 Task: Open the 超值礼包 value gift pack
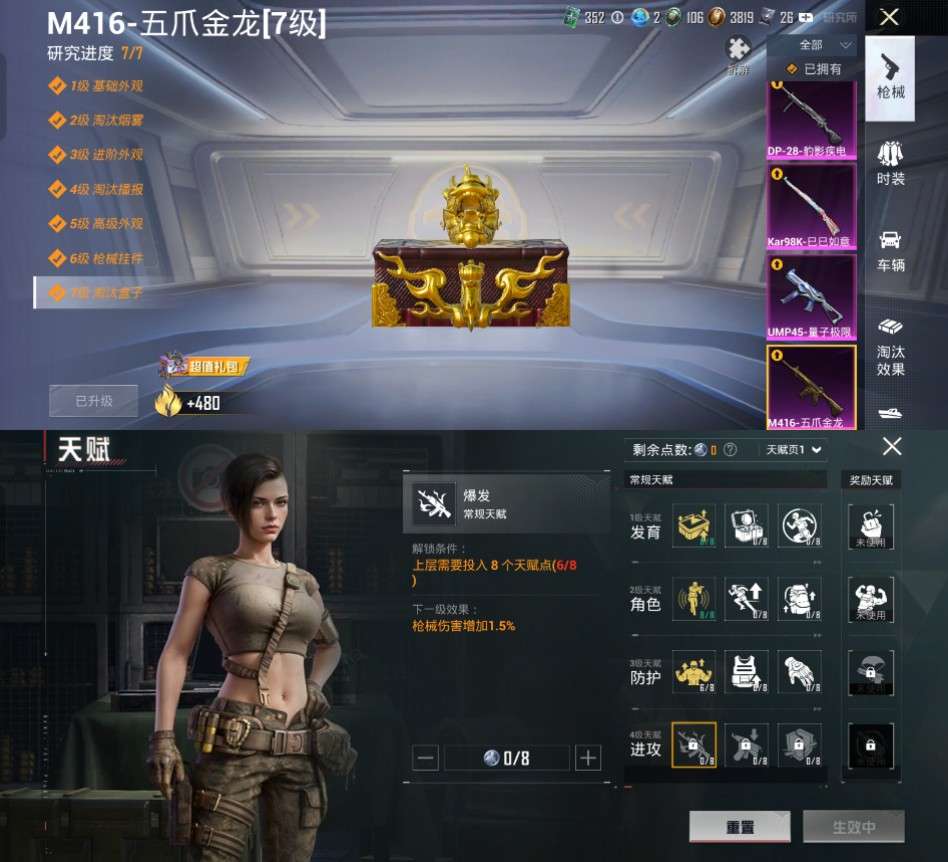click(x=203, y=366)
